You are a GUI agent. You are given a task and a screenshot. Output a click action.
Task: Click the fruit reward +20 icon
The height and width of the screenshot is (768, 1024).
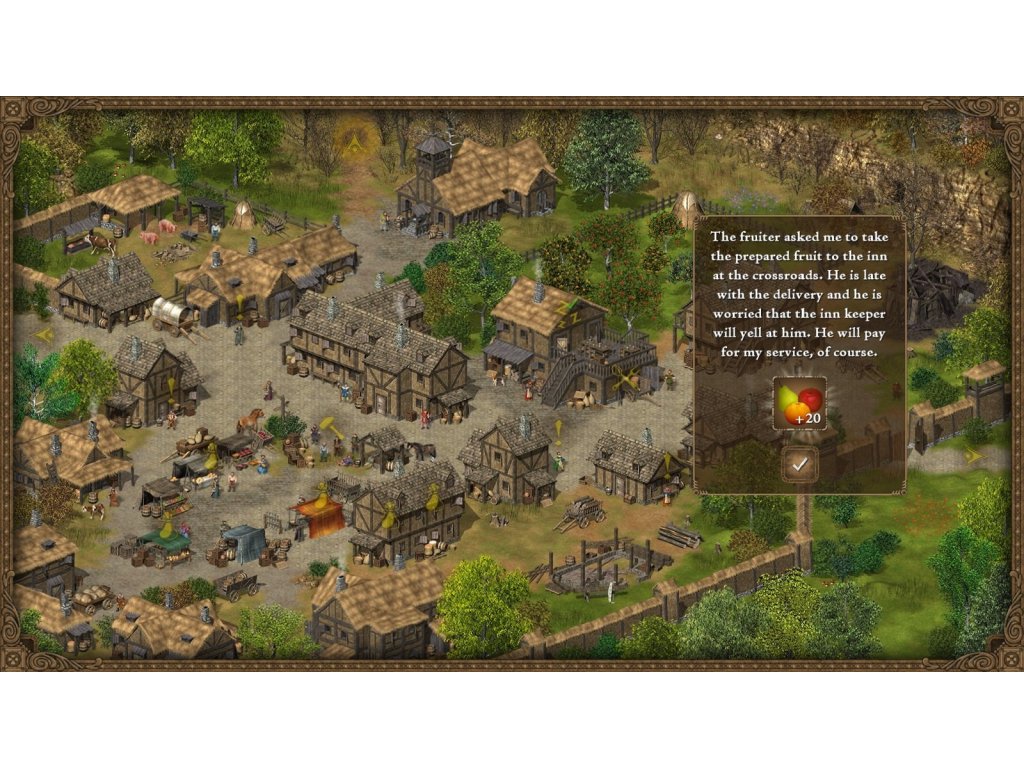(x=799, y=403)
